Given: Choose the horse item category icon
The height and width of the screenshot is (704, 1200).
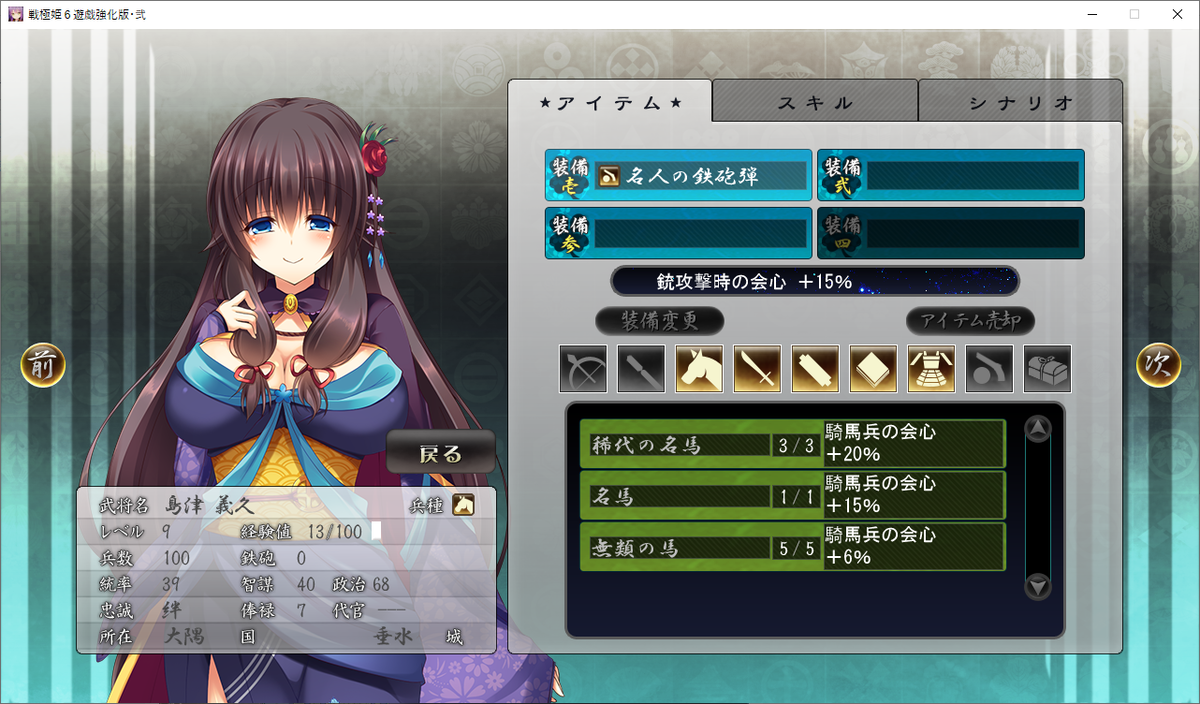Looking at the screenshot, I should pyautogui.click(x=699, y=369).
